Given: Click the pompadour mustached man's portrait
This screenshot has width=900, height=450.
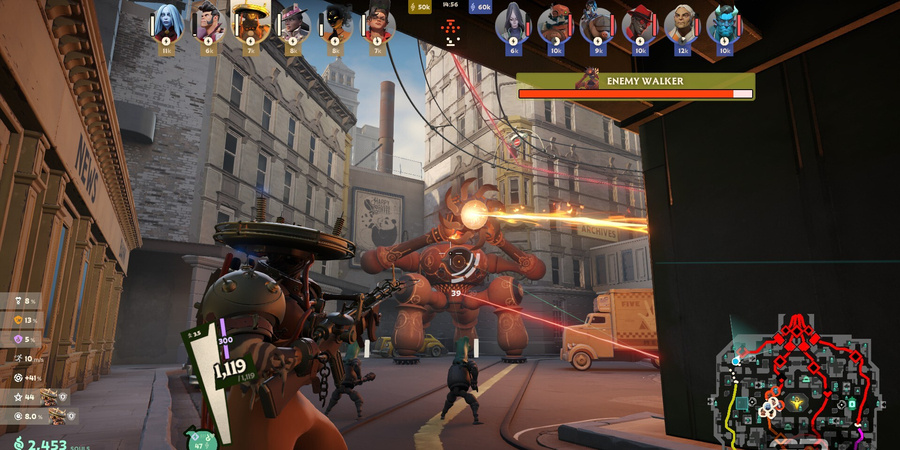Looking at the screenshot, I should coord(209,20).
